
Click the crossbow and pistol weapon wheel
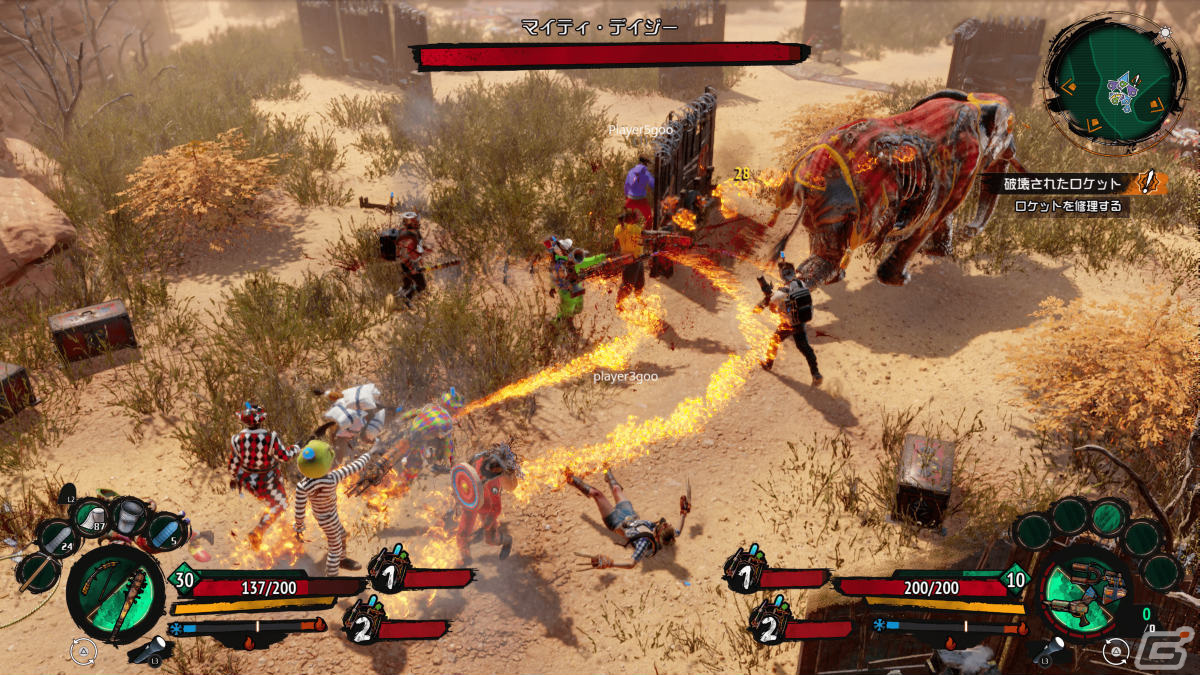tap(1084, 591)
